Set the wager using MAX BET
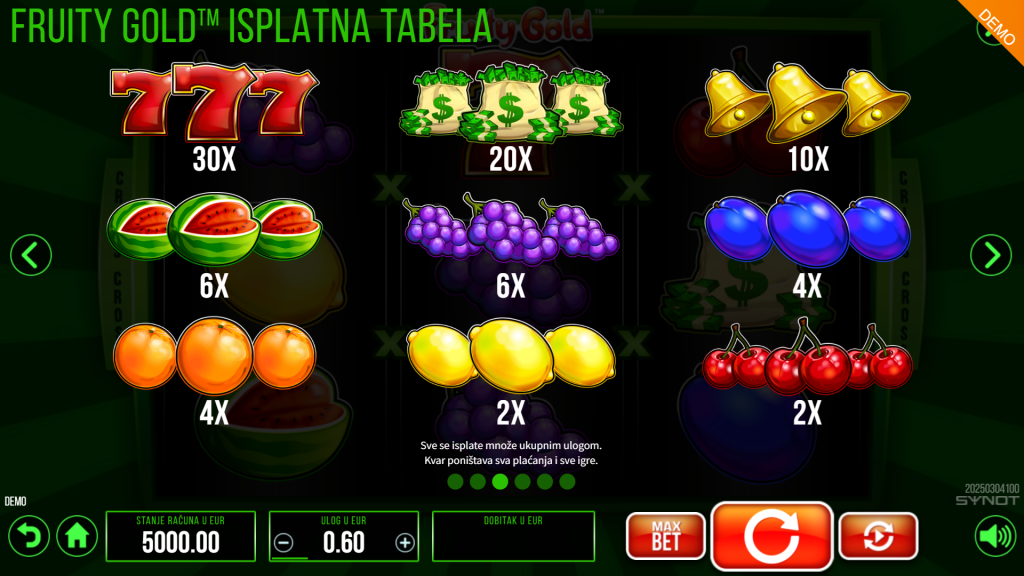1024x576 pixels. pos(665,536)
